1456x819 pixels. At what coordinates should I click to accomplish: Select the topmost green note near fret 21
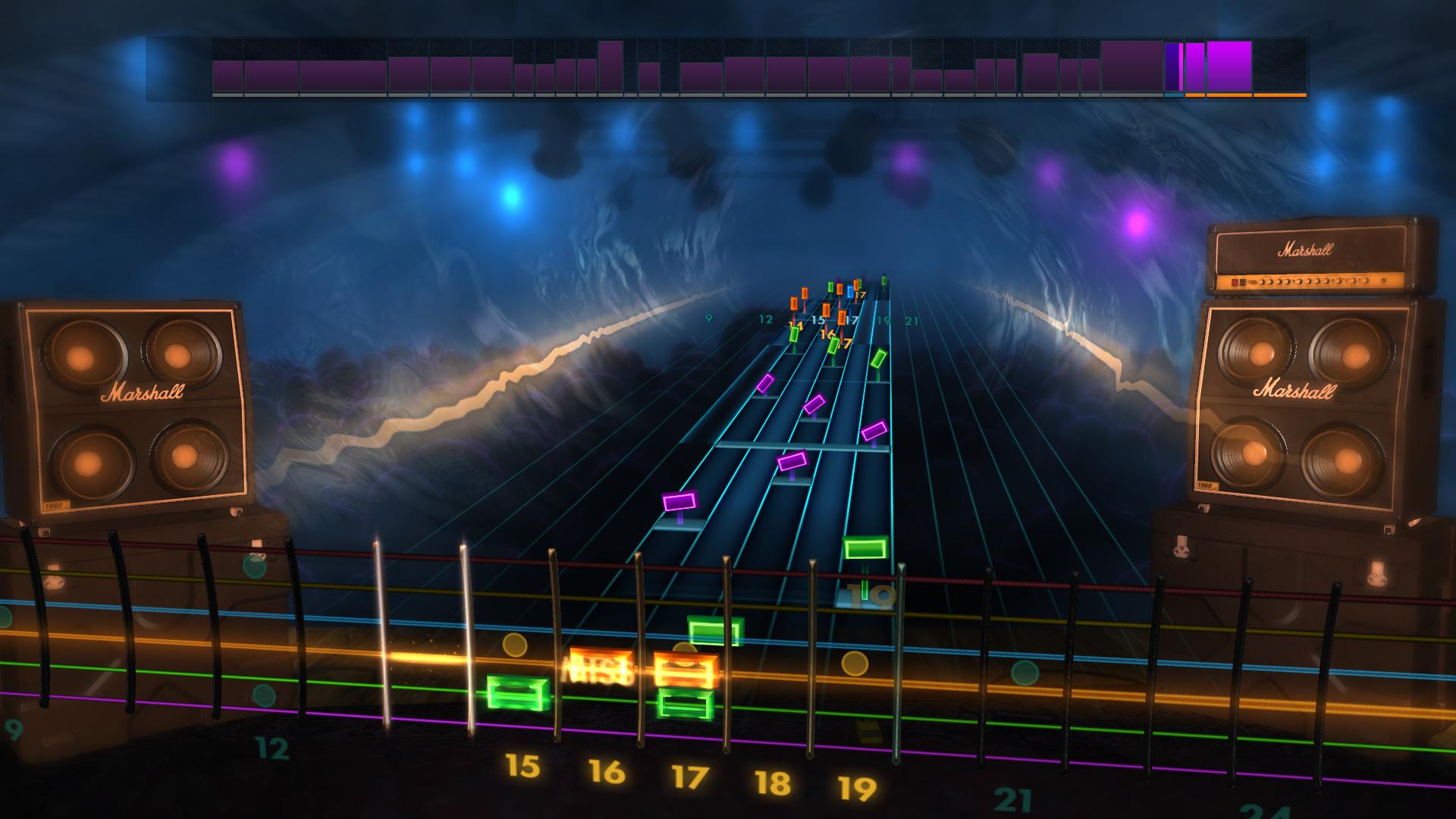pyautogui.click(x=883, y=281)
